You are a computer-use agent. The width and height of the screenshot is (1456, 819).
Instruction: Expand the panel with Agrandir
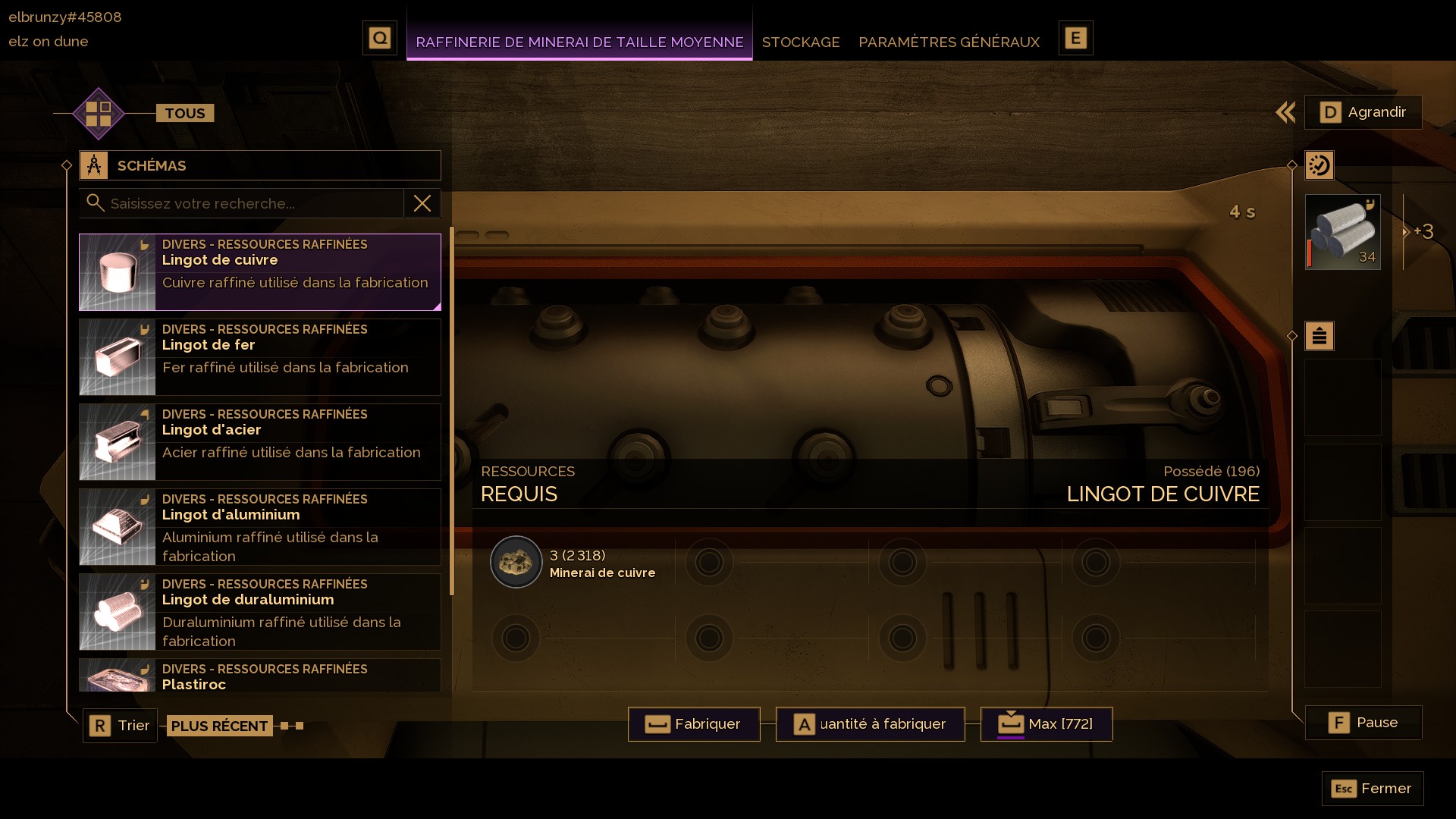tap(1363, 112)
